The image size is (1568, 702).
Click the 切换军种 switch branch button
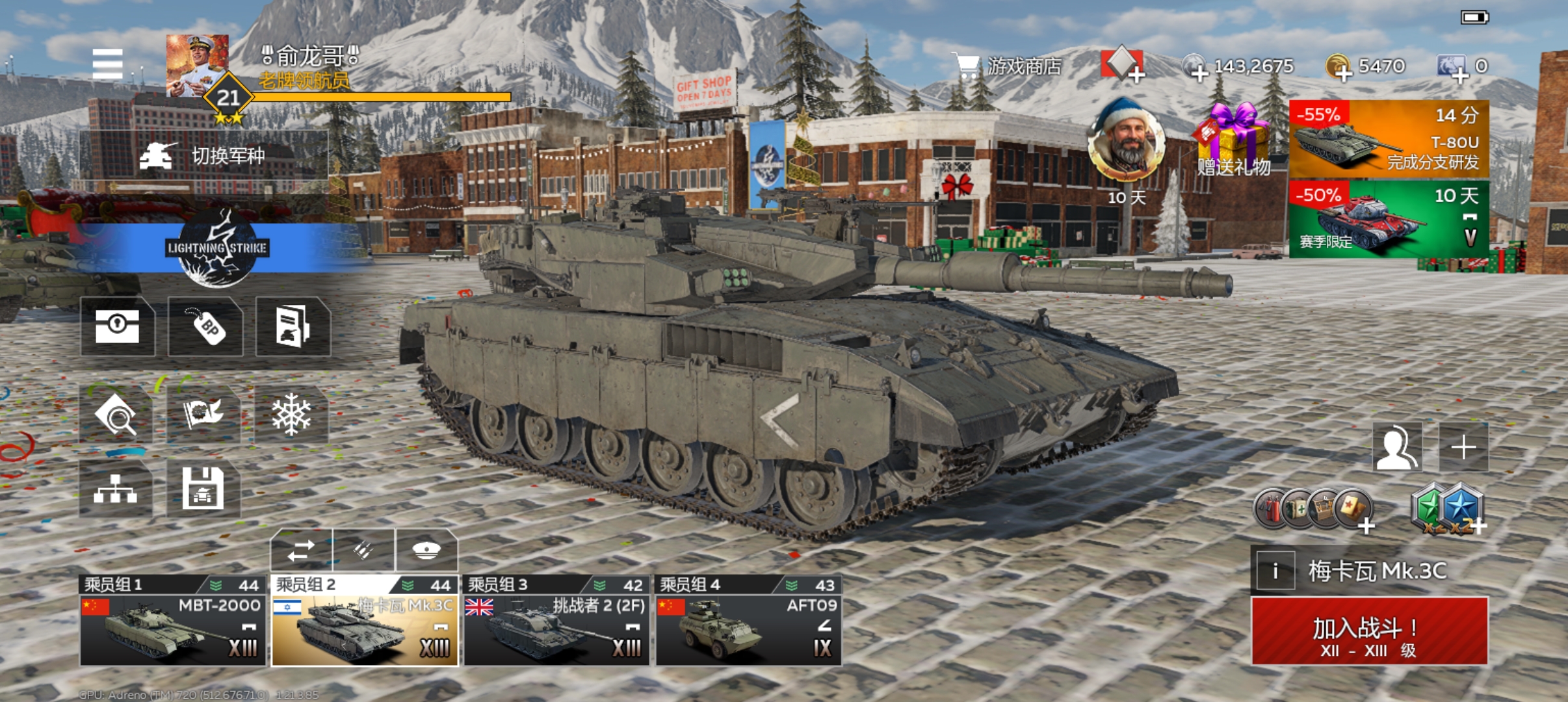coord(203,156)
